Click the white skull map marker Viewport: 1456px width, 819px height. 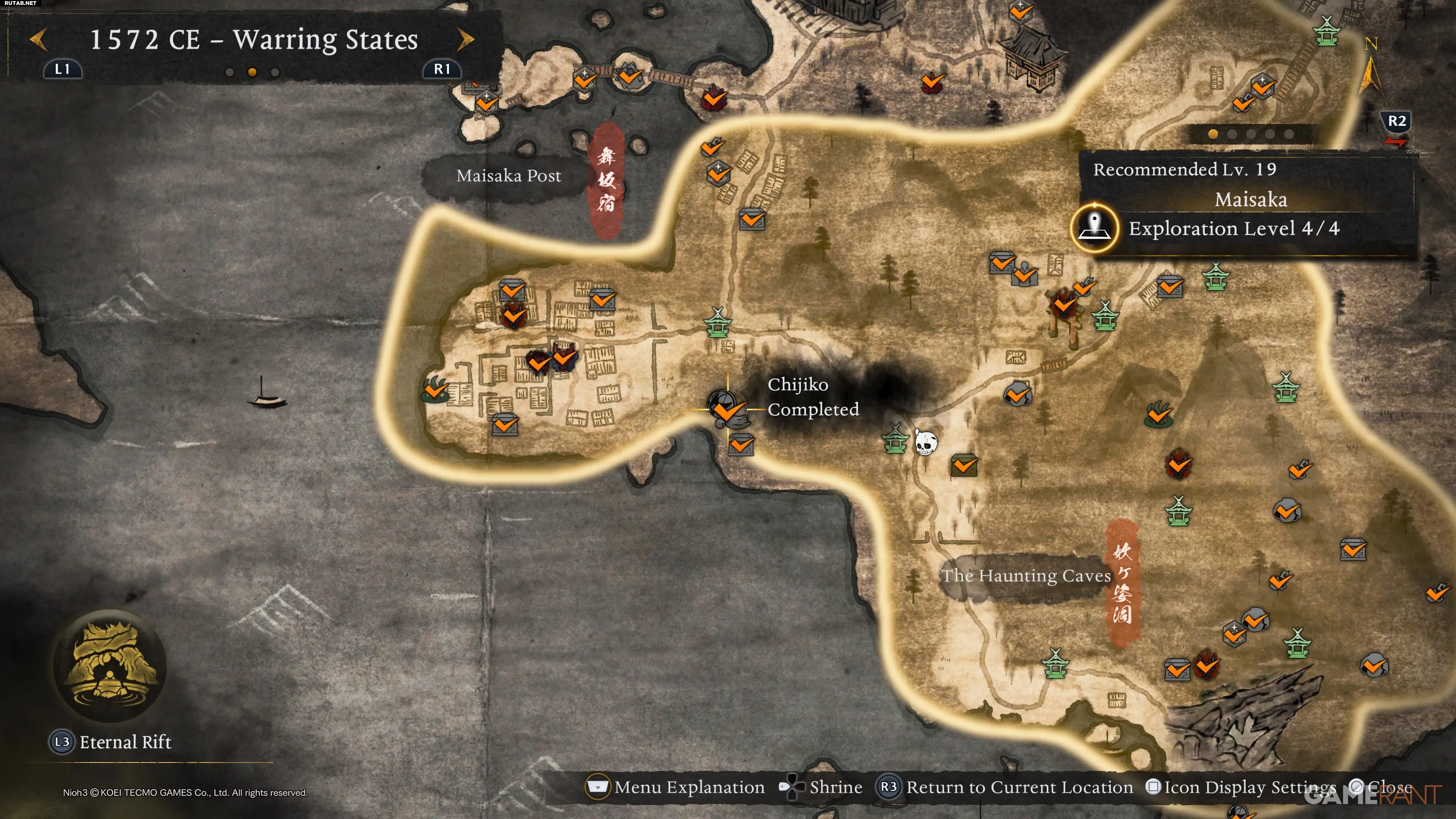[925, 442]
